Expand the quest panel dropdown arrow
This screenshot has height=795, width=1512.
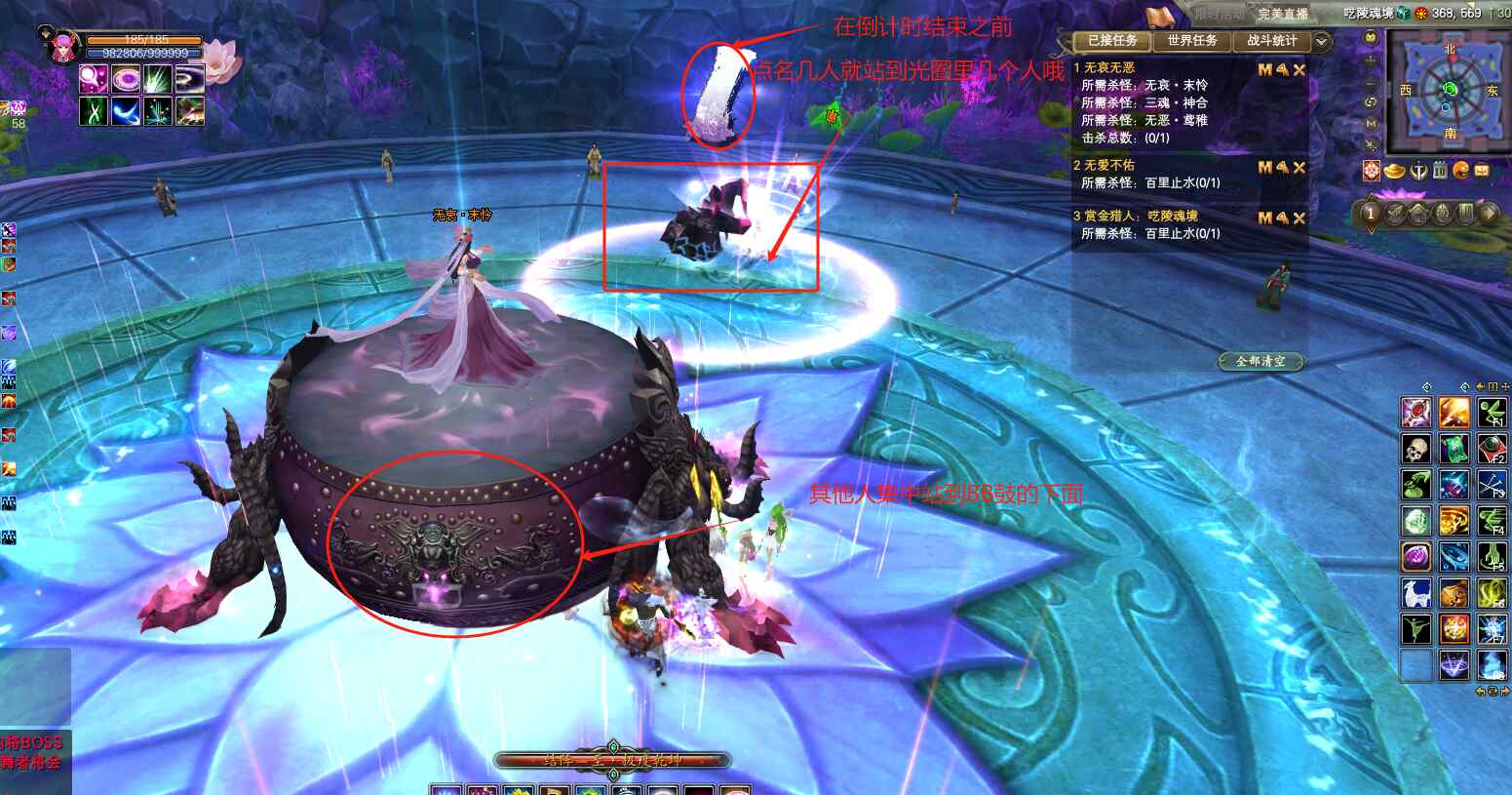click(1322, 41)
